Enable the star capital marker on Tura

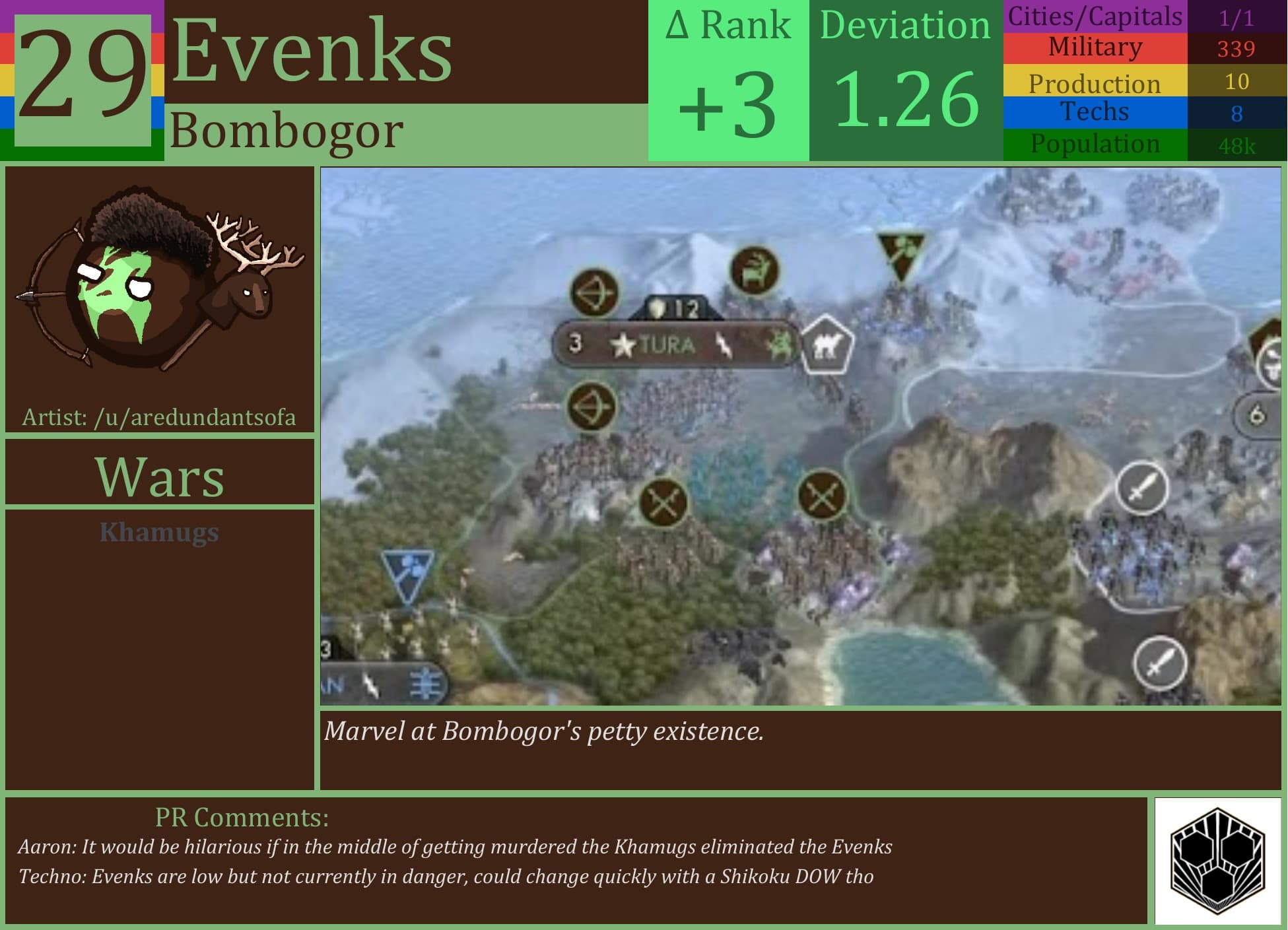(621, 344)
